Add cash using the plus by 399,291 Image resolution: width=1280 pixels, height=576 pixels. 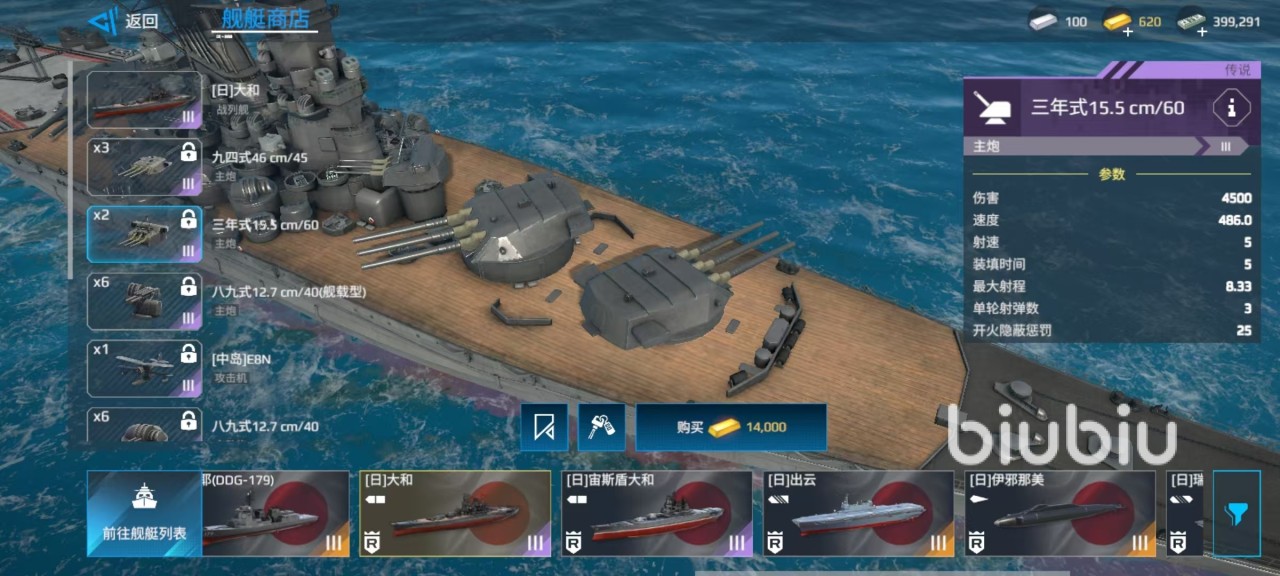click(1201, 32)
